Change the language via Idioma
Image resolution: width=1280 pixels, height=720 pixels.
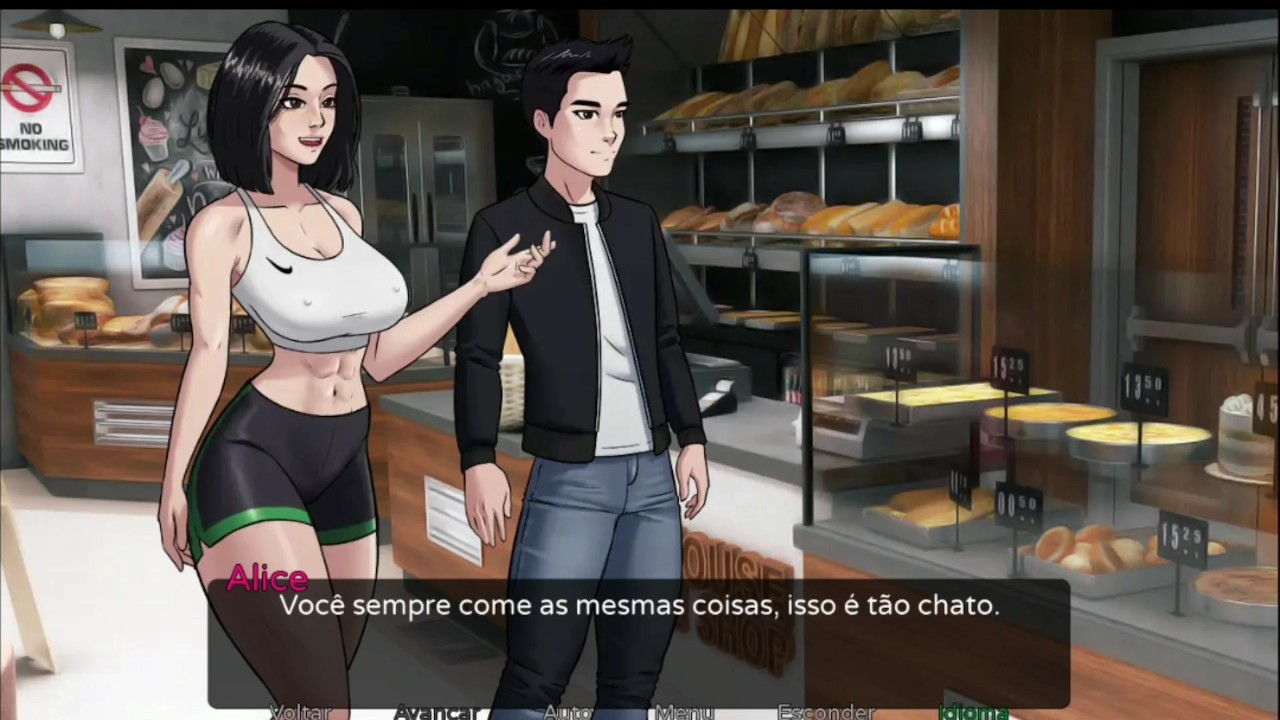(x=973, y=712)
